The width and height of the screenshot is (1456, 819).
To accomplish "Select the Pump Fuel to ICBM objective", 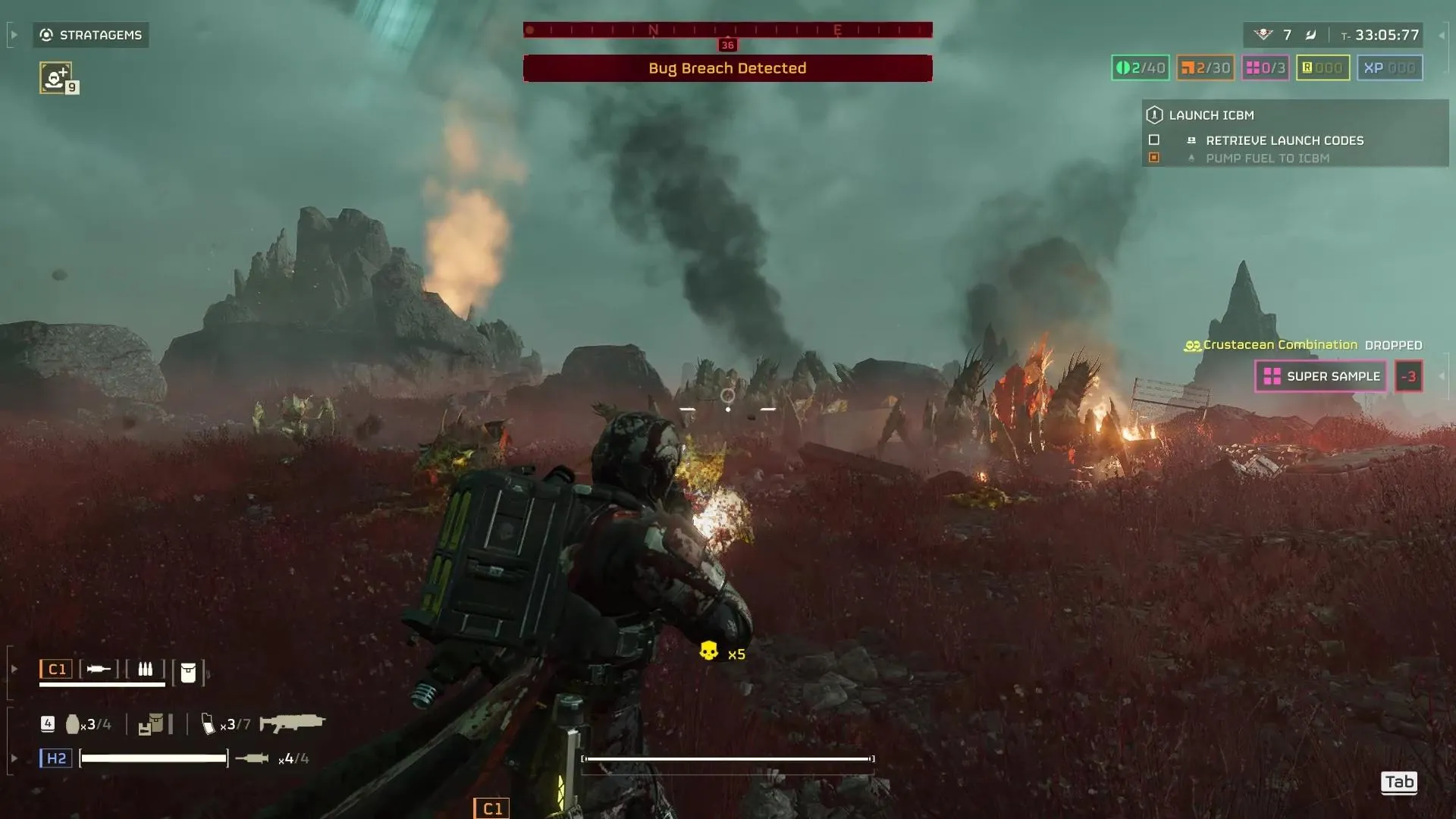I will pos(1266,158).
